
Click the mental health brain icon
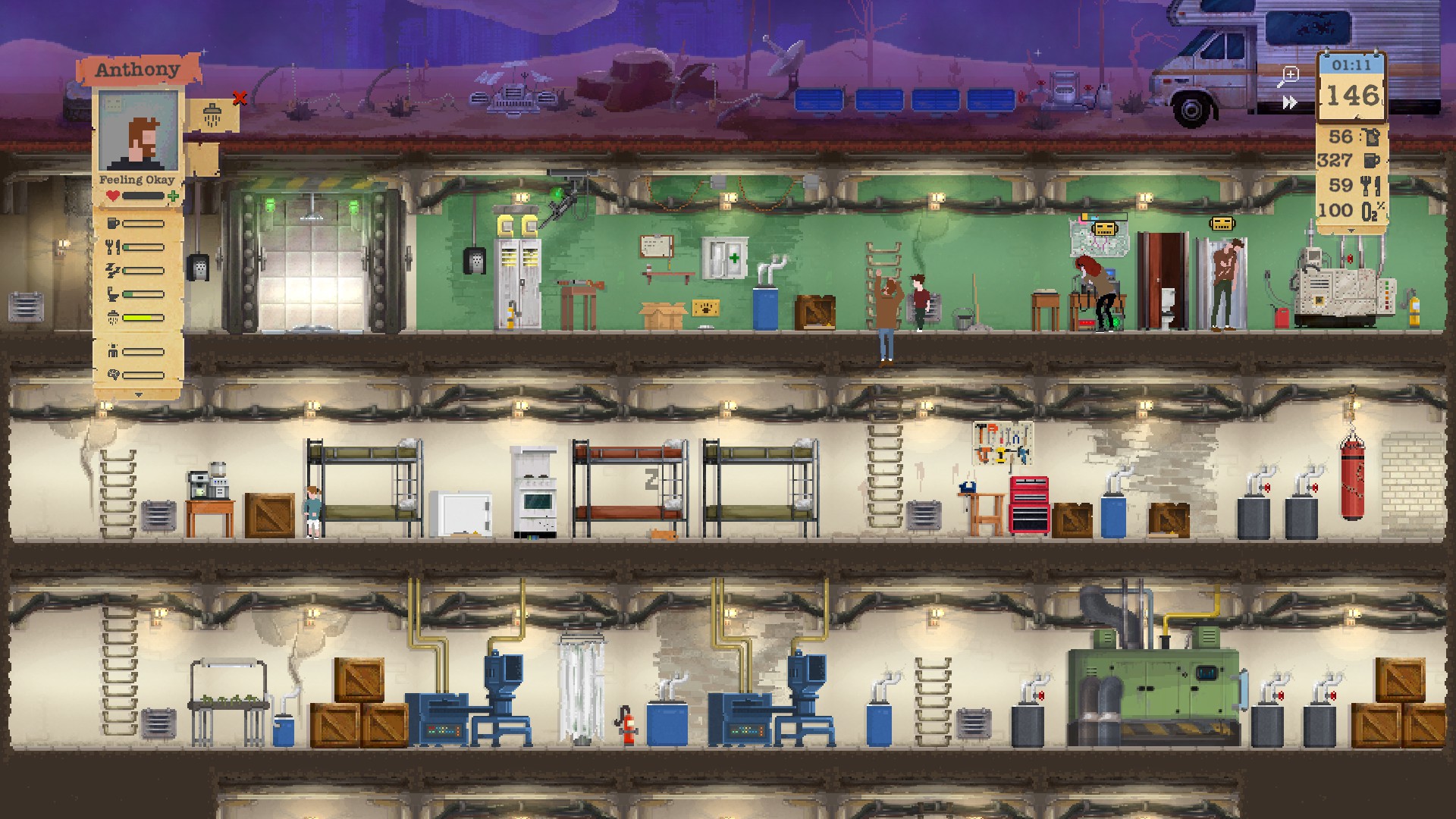113,373
